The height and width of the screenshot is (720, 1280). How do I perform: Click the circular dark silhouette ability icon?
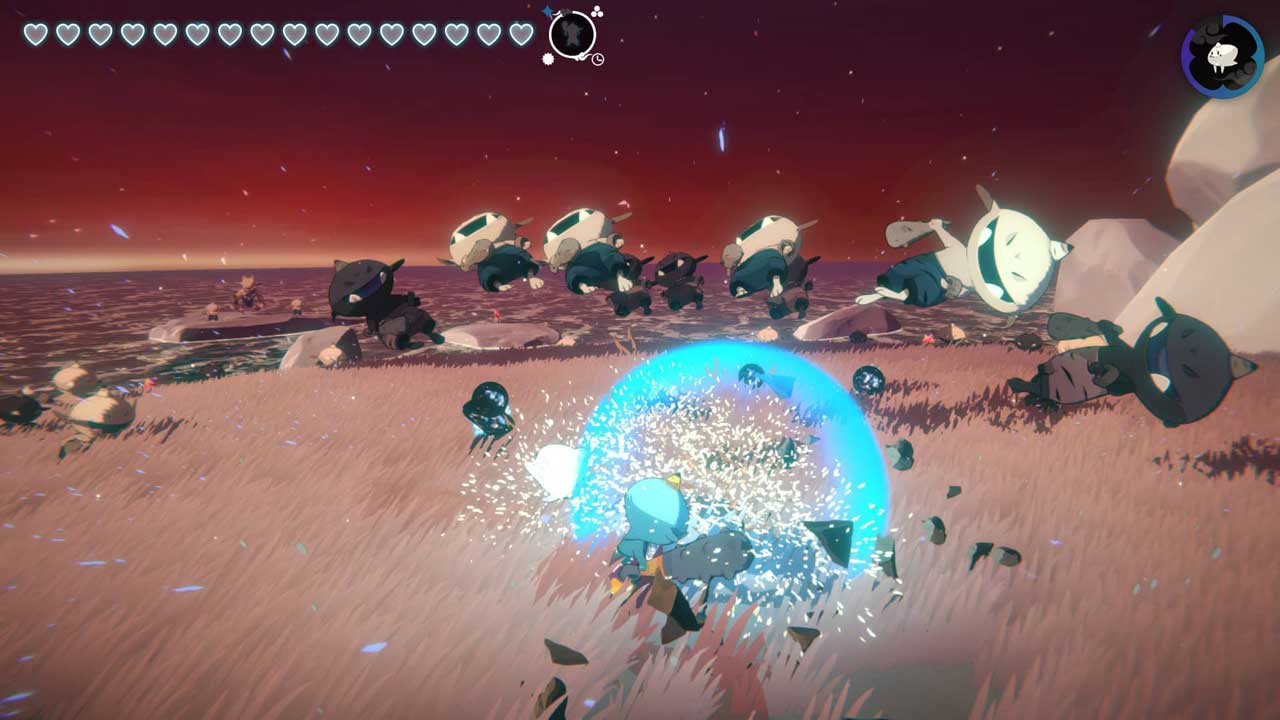[572, 34]
